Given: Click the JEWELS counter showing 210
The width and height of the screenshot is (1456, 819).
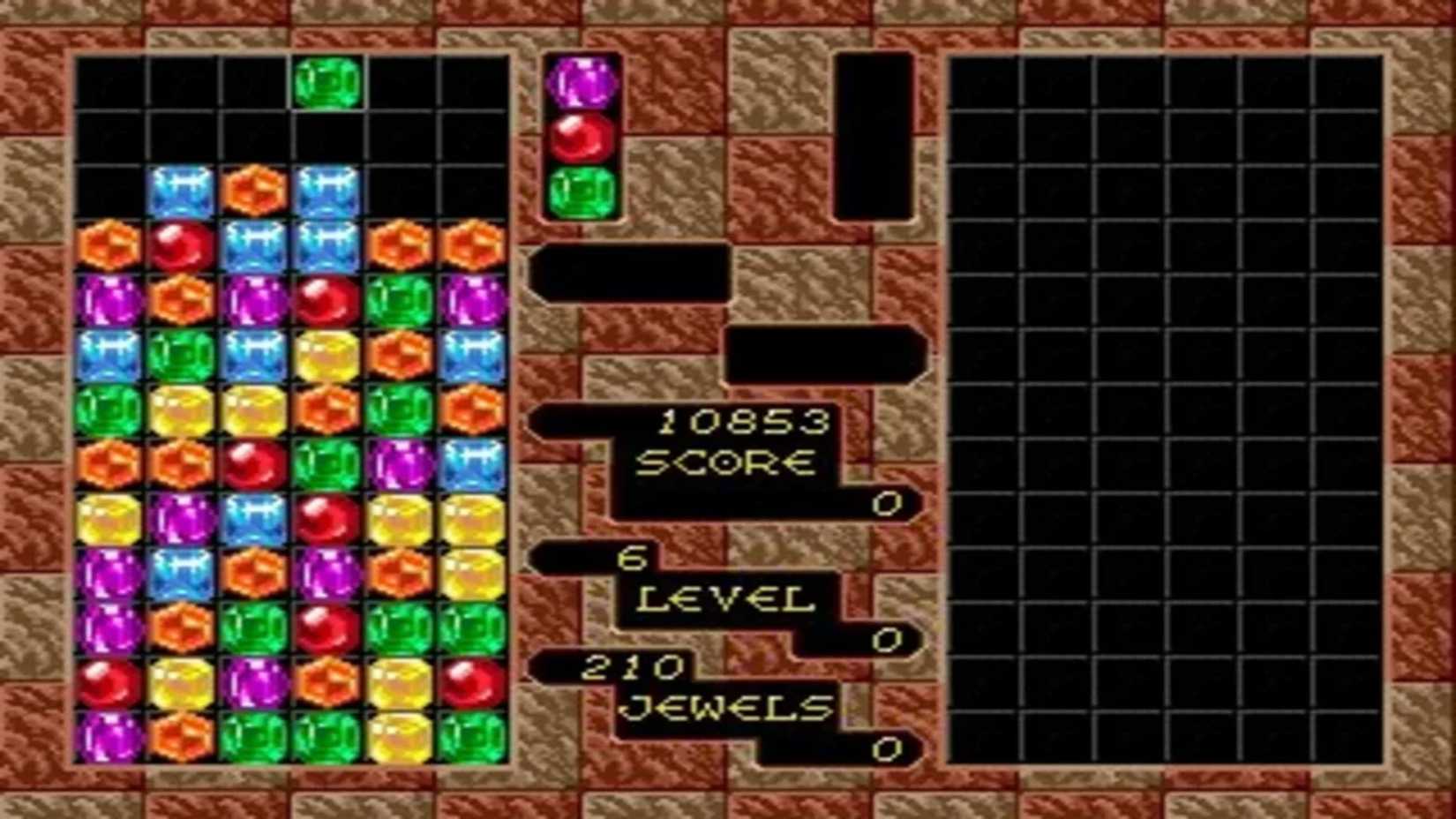Looking at the screenshot, I should click(634, 668).
